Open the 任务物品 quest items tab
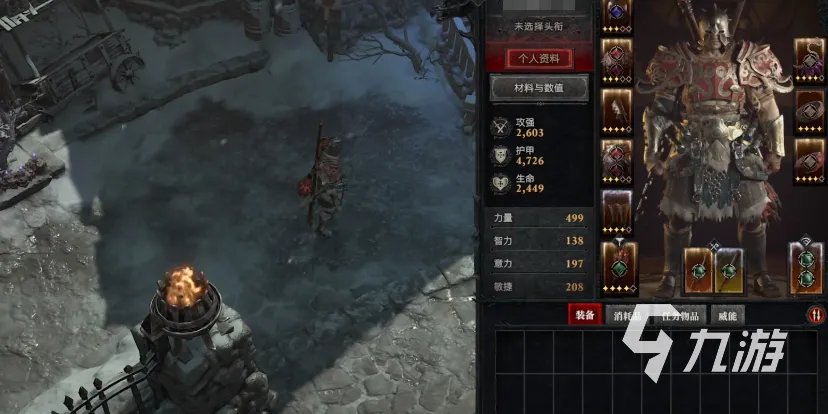The width and height of the screenshot is (828, 414). click(x=683, y=315)
